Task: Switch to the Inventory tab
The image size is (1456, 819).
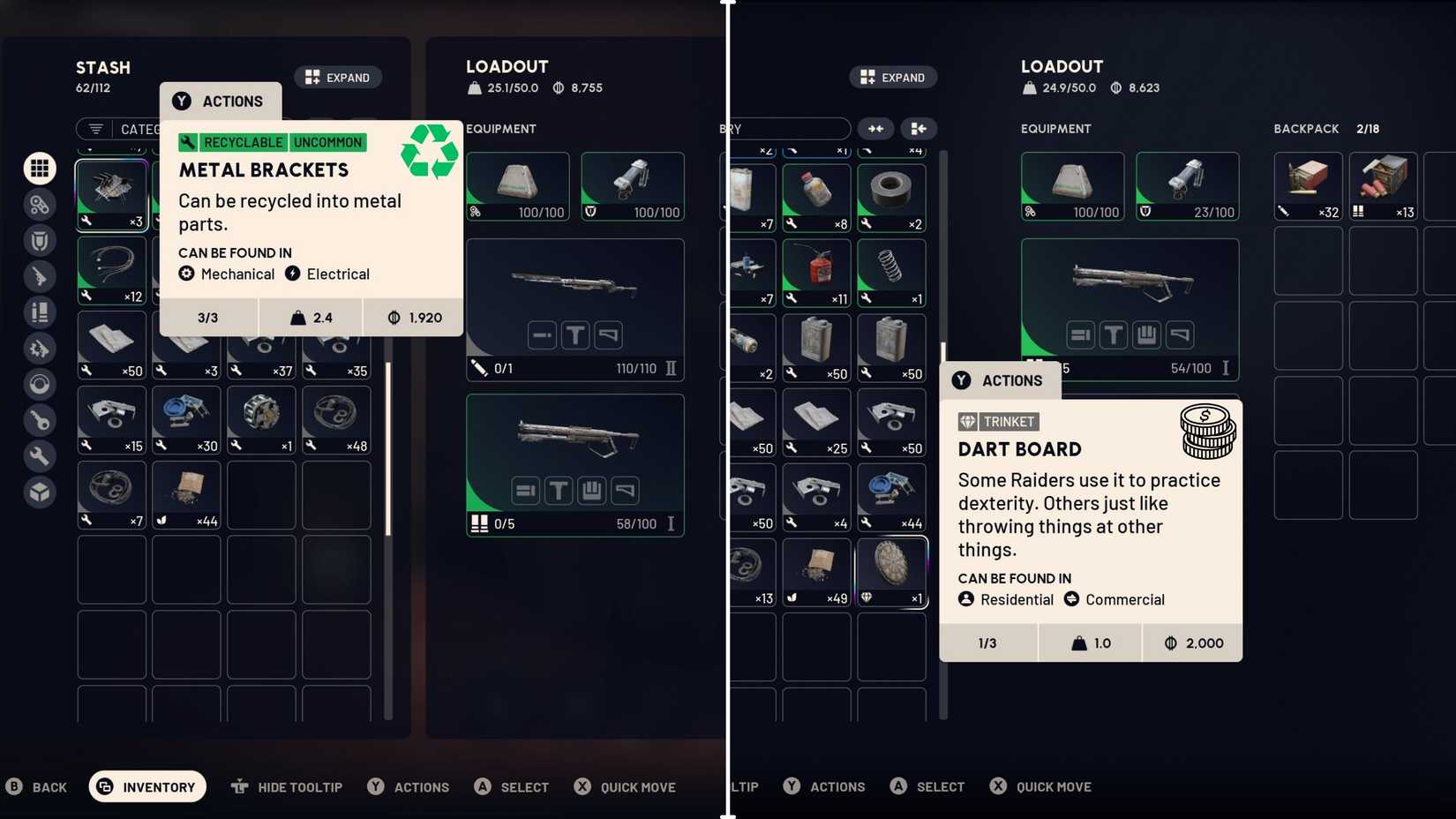Action: pos(146,786)
